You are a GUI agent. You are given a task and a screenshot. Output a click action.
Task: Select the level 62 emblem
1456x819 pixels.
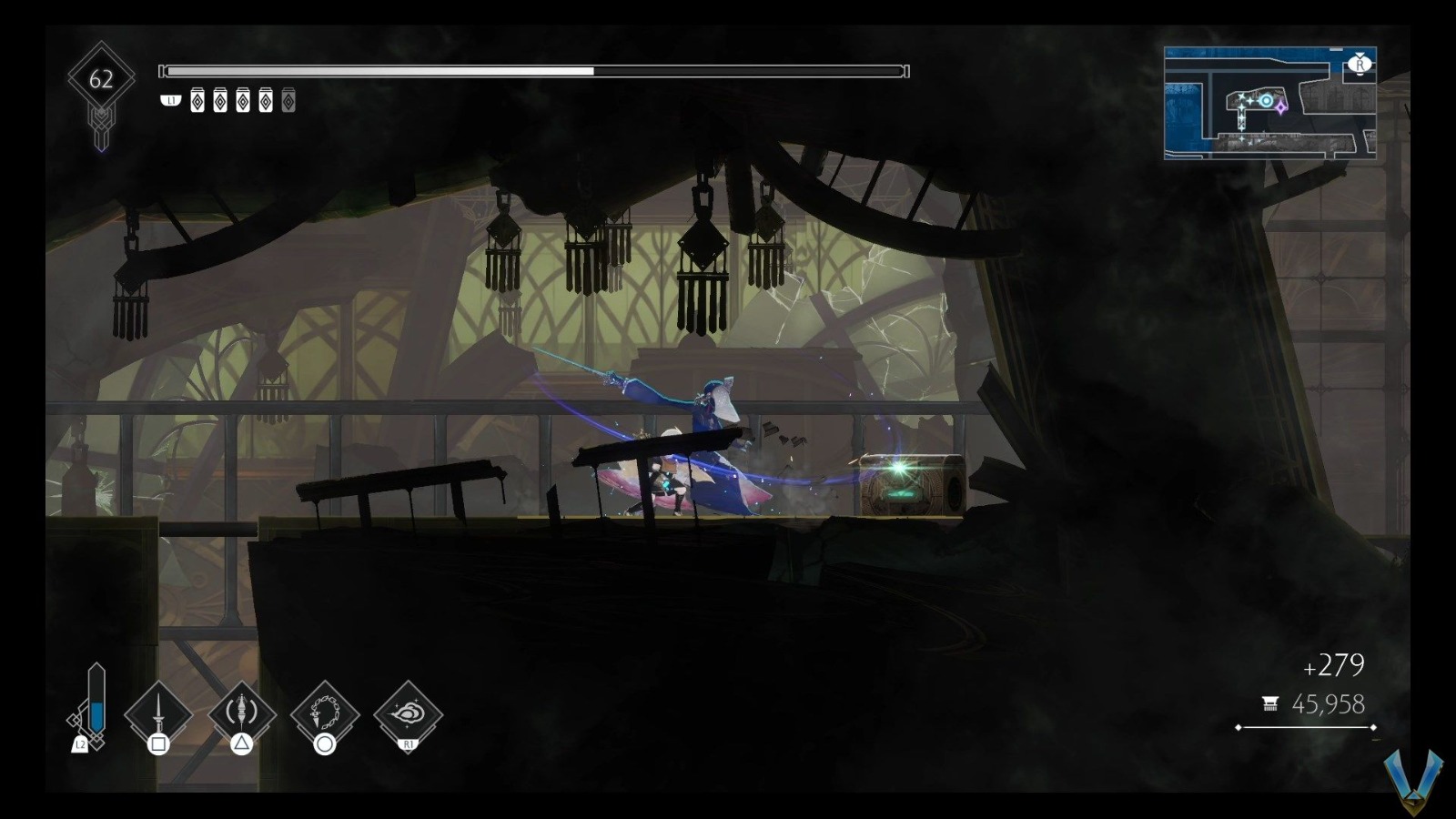102,80
